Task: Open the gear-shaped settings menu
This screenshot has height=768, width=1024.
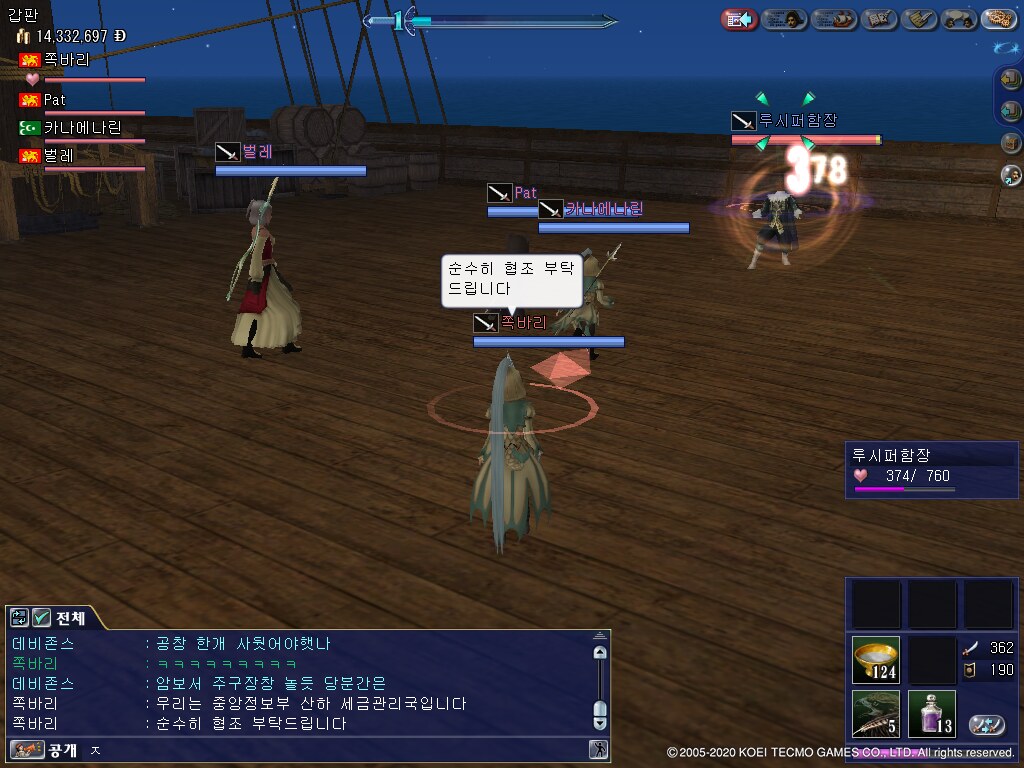Action: [998, 19]
